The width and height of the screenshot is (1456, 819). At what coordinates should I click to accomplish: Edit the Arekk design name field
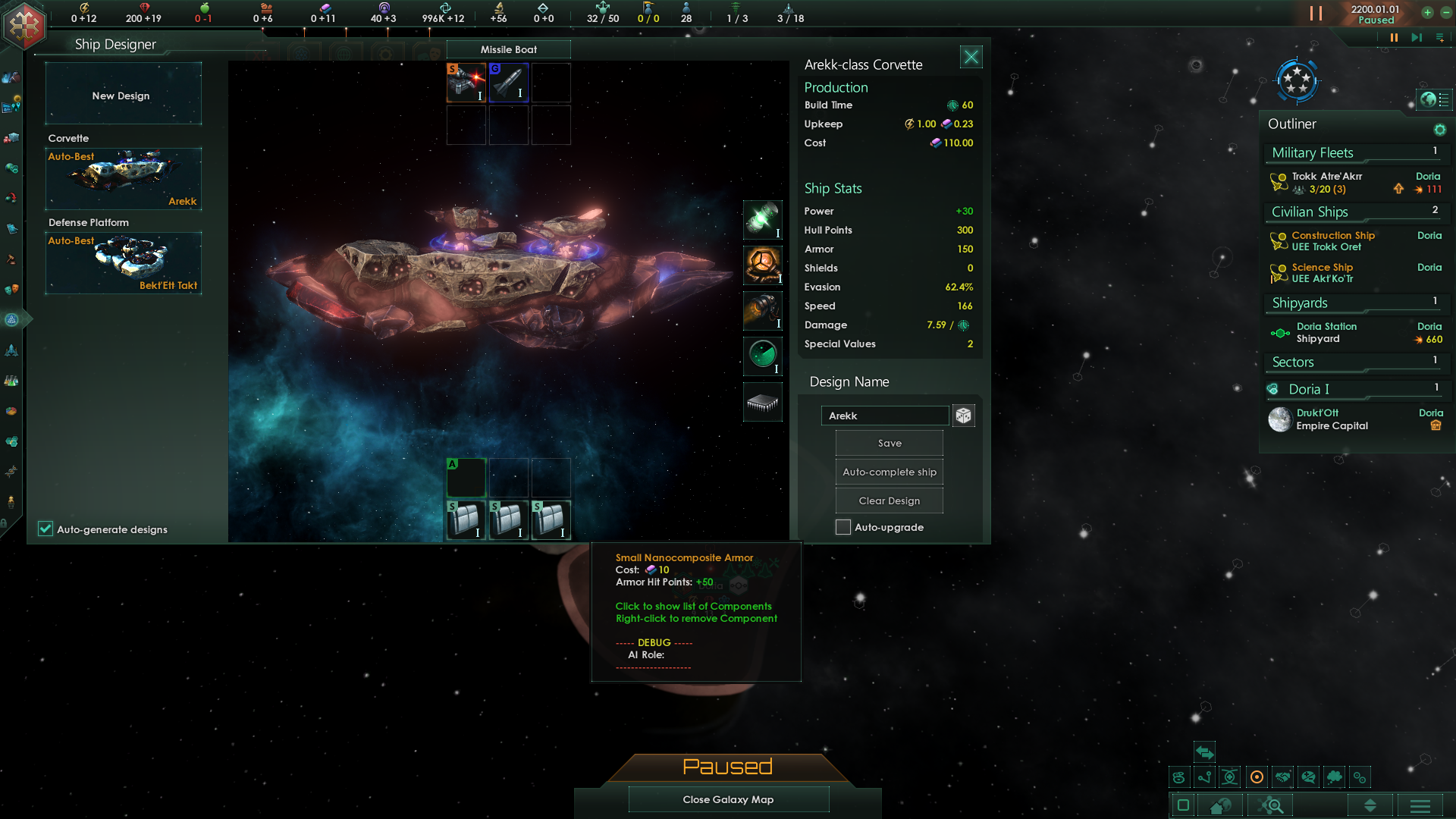pyautogui.click(x=884, y=416)
